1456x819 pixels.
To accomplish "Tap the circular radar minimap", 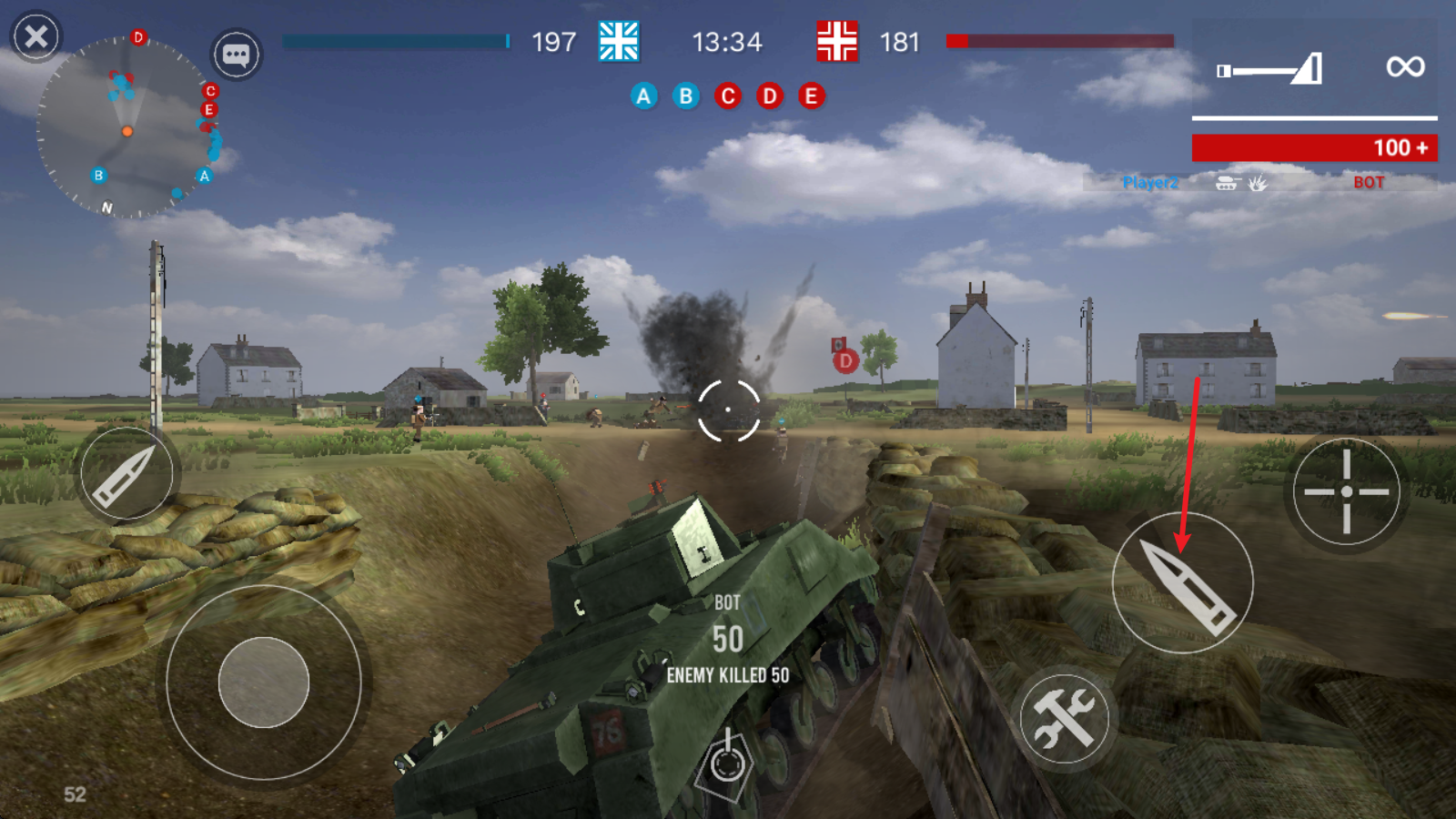I will click(127, 127).
